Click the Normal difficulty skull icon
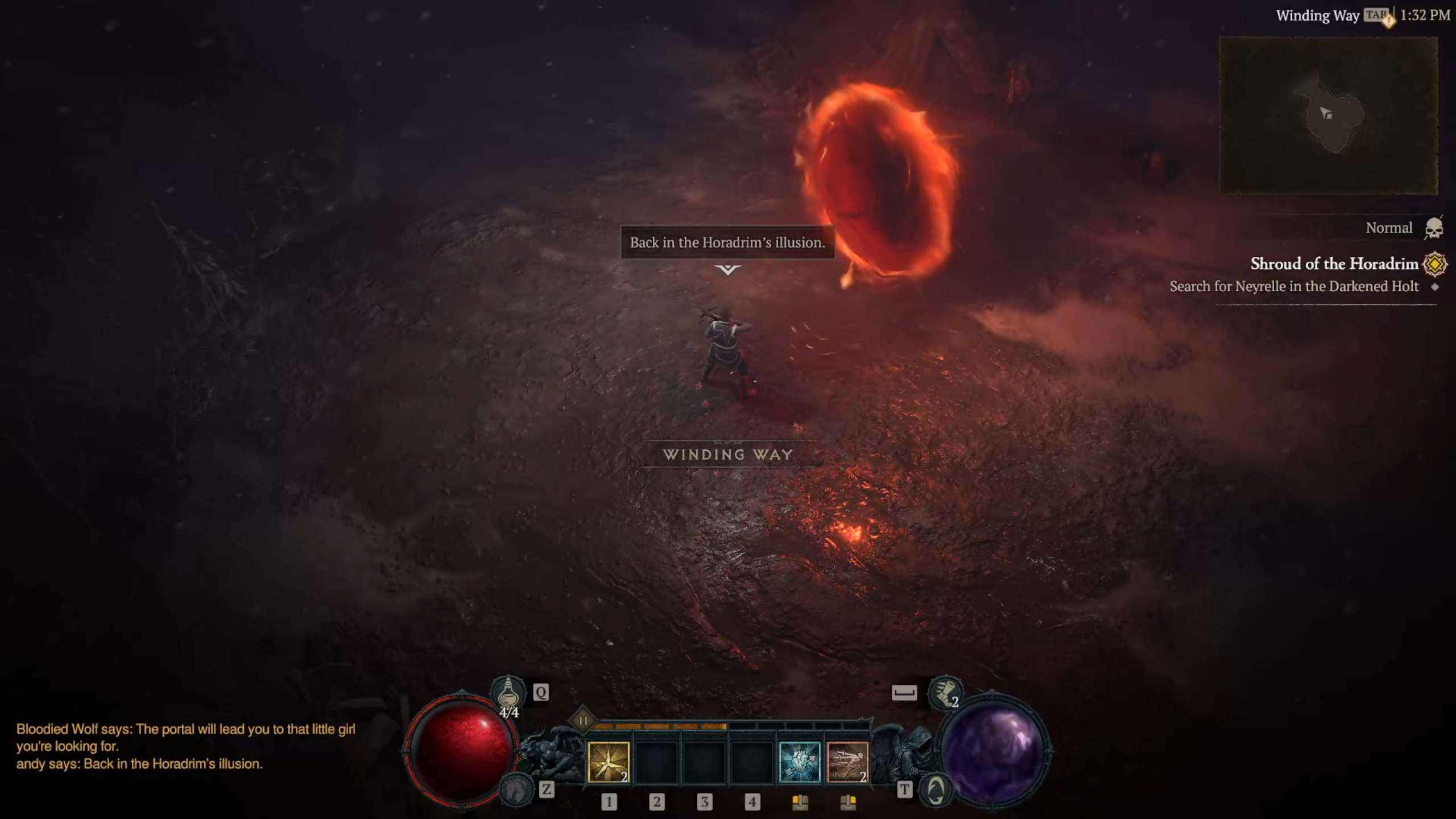Image resolution: width=1456 pixels, height=819 pixels. (x=1434, y=229)
